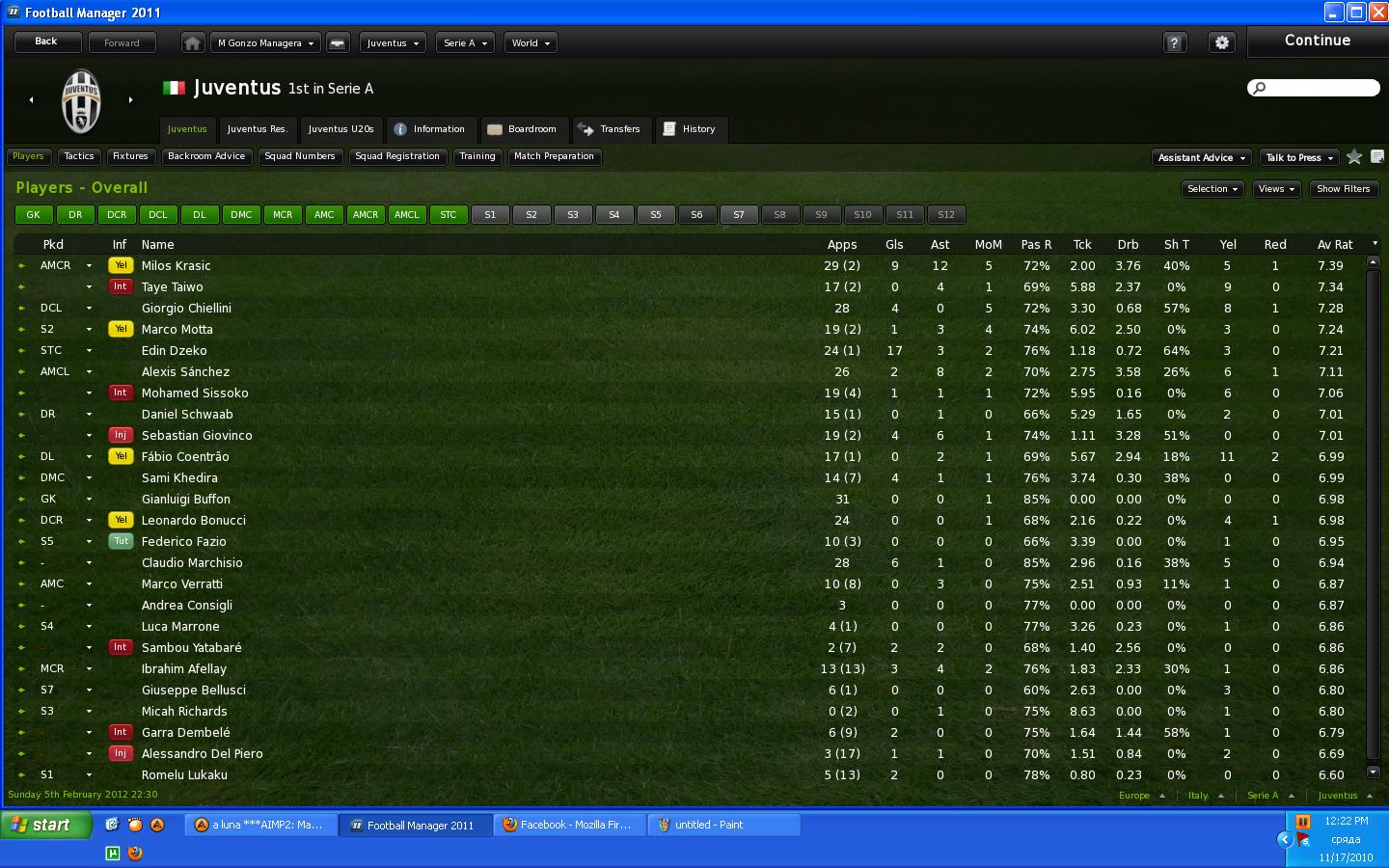Open the Tactics section
1389x868 pixels.
(79, 156)
